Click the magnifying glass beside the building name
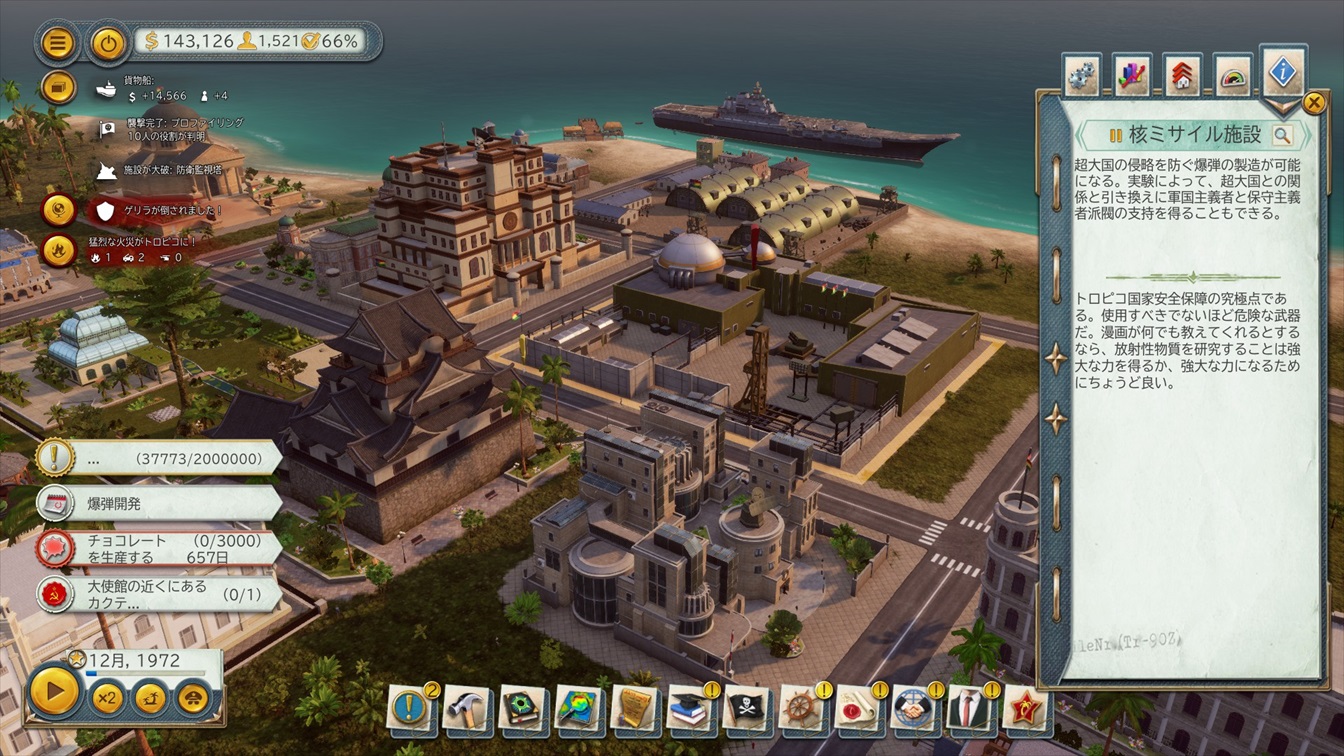The image size is (1344, 756). pos(1282,135)
